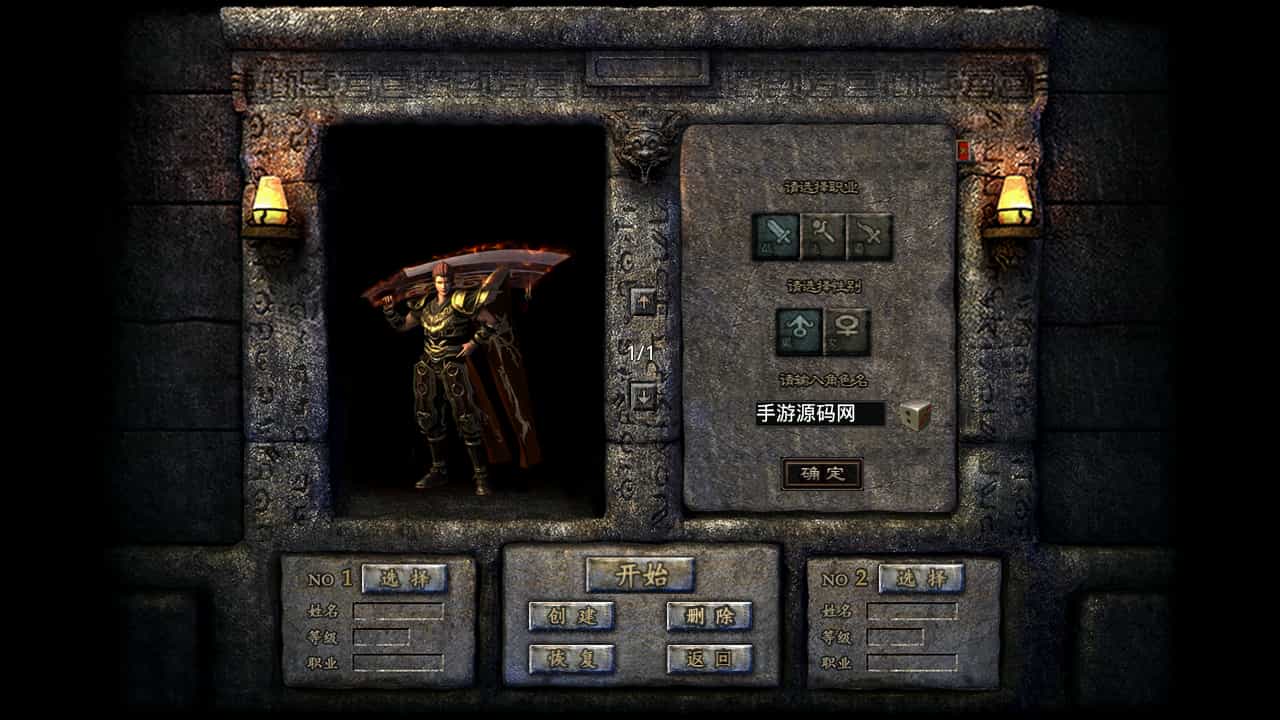Click the character name input field
1280x720 pixels.
click(x=820, y=414)
